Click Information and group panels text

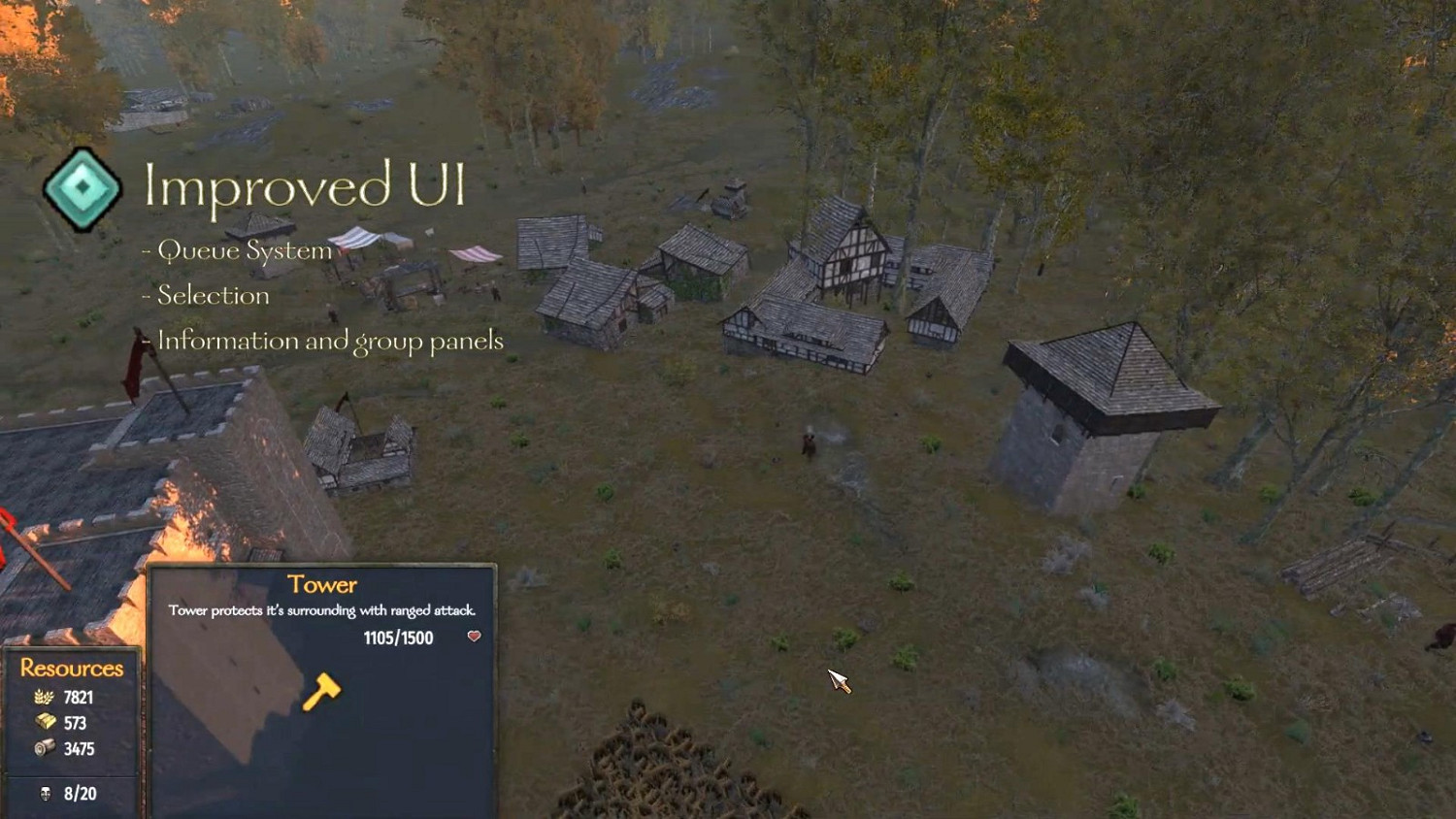click(330, 341)
